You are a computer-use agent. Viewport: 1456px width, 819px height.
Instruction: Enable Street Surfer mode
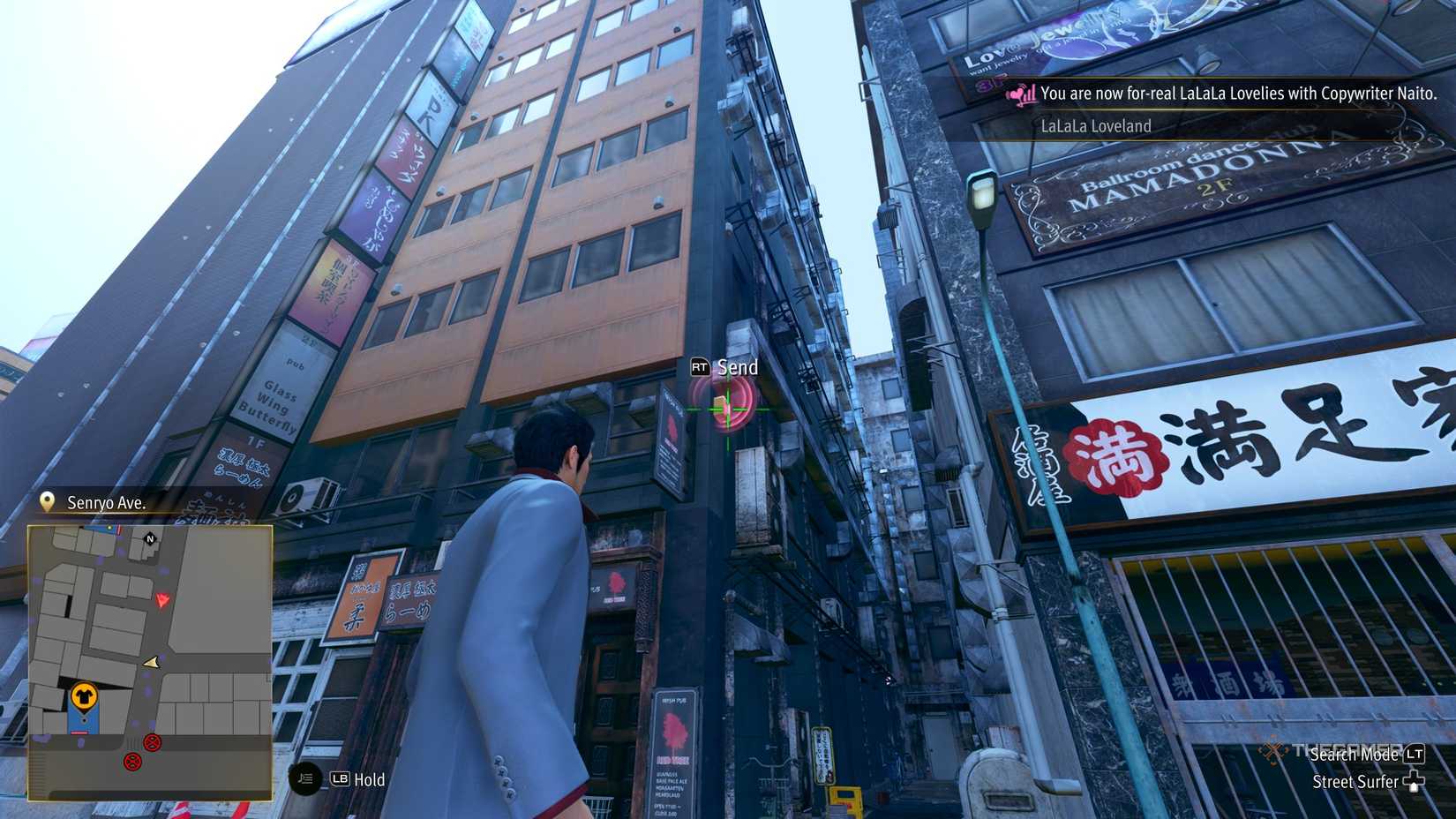point(1354,781)
